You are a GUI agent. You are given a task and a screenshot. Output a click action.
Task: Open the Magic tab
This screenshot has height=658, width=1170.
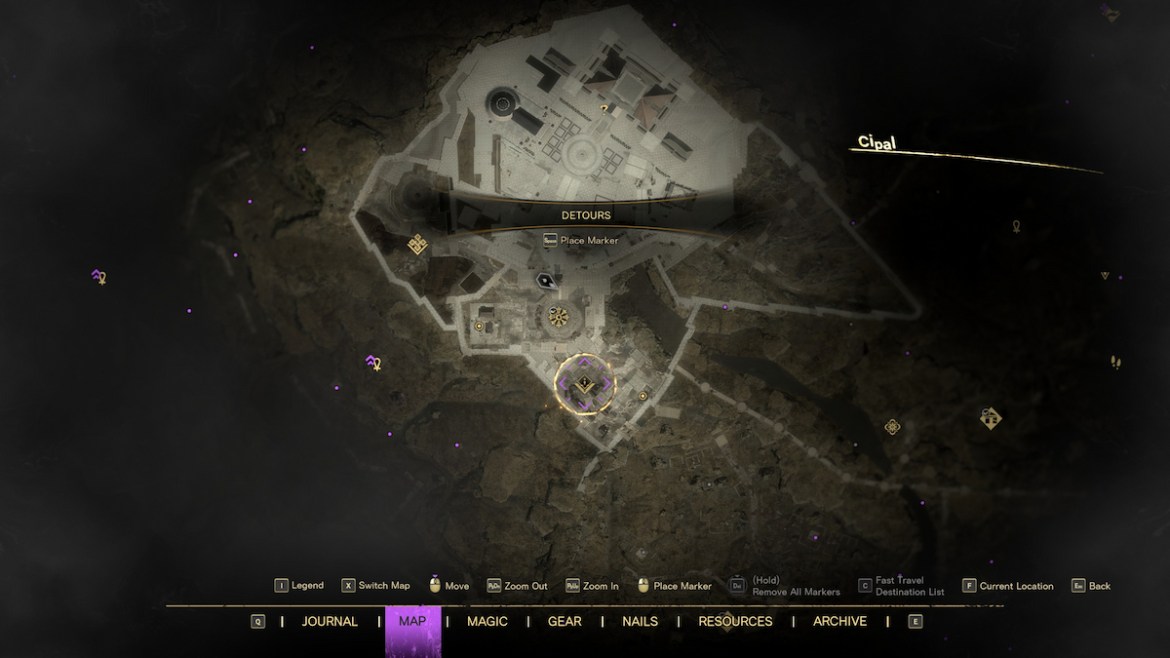point(487,621)
